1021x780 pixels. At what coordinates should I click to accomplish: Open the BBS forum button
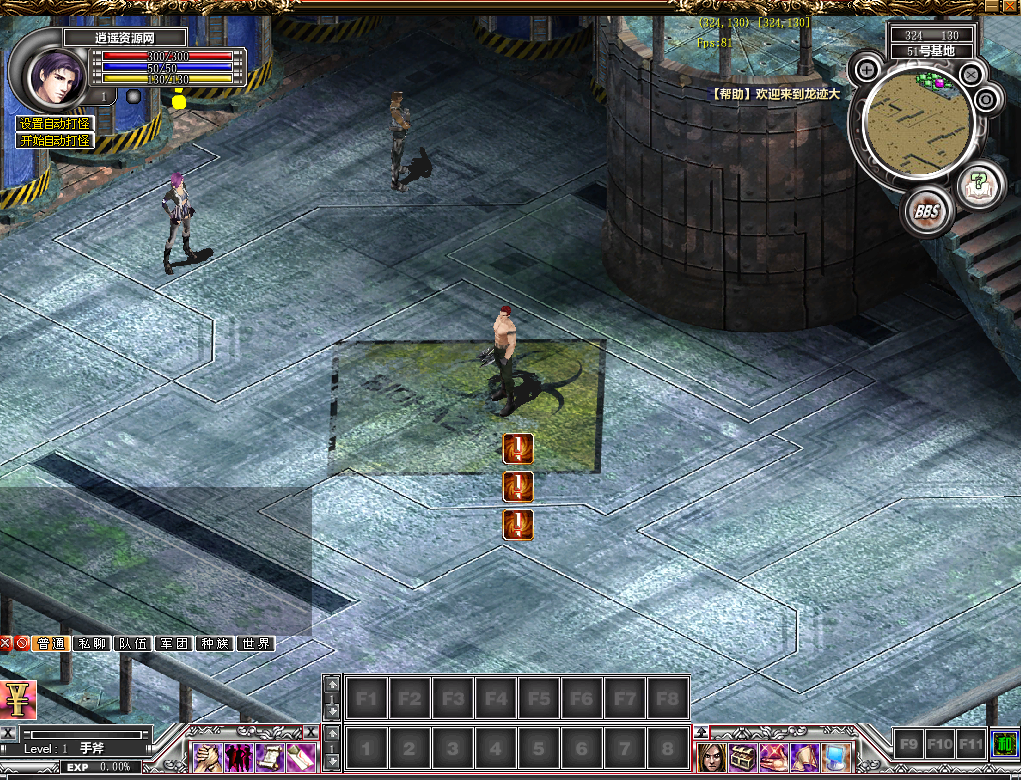(926, 212)
